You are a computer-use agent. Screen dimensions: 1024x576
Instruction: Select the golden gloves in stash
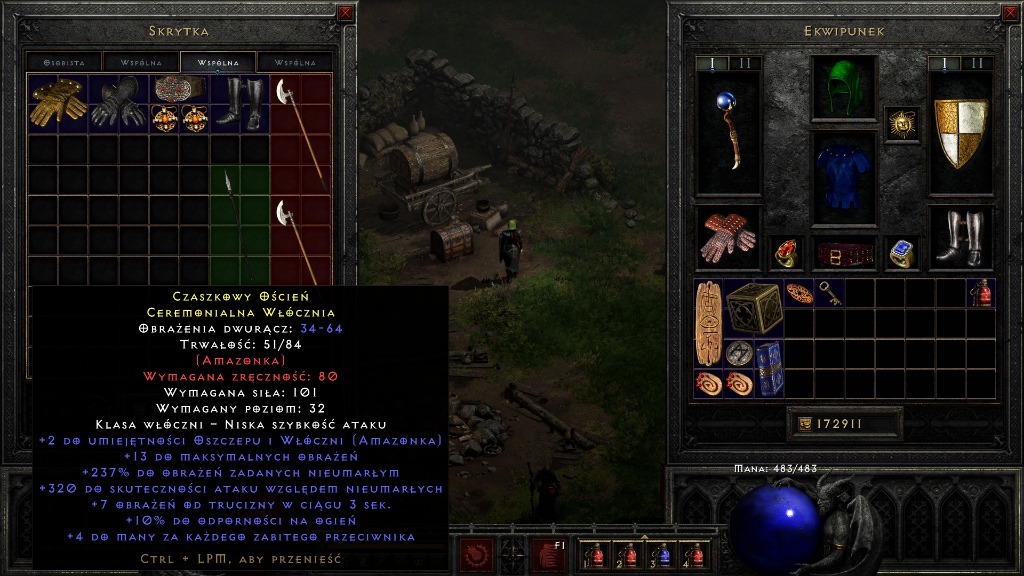click(x=58, y=103)
